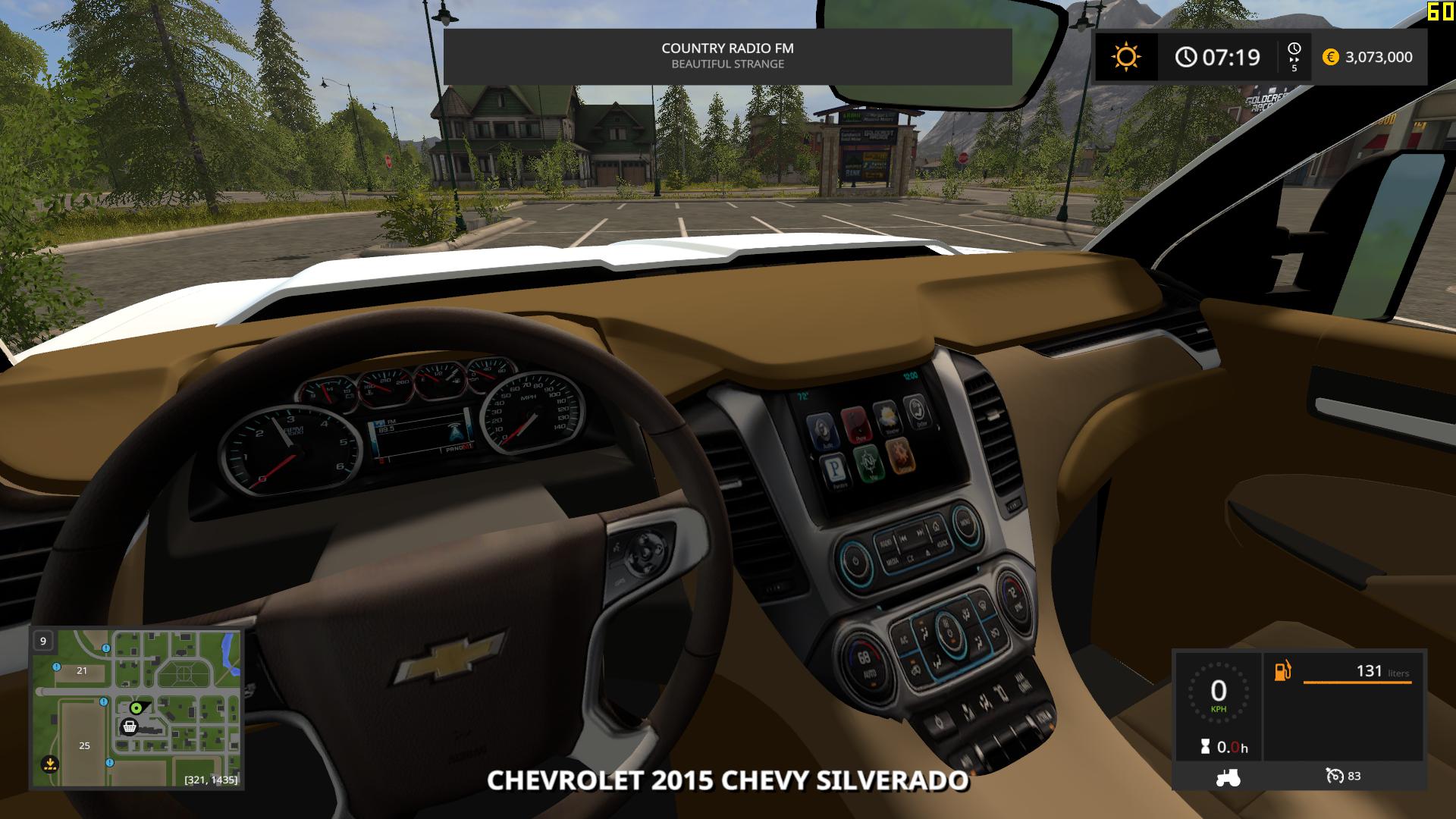Click the euro coin money icon

(x=1330, y=57)
